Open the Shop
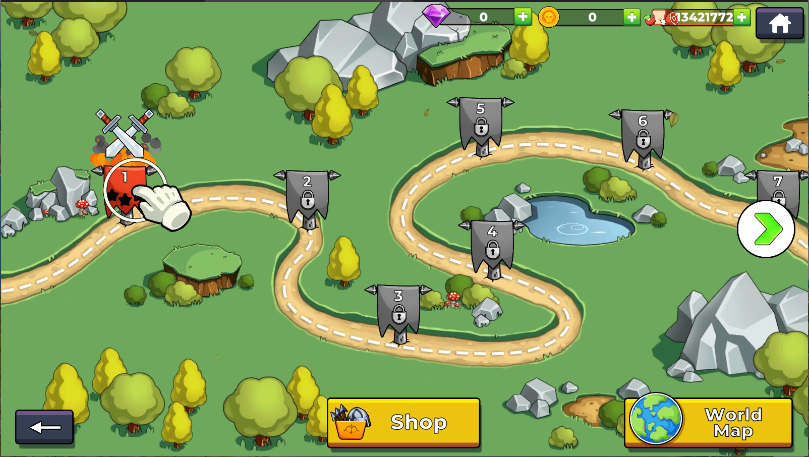 pos(404,422)
